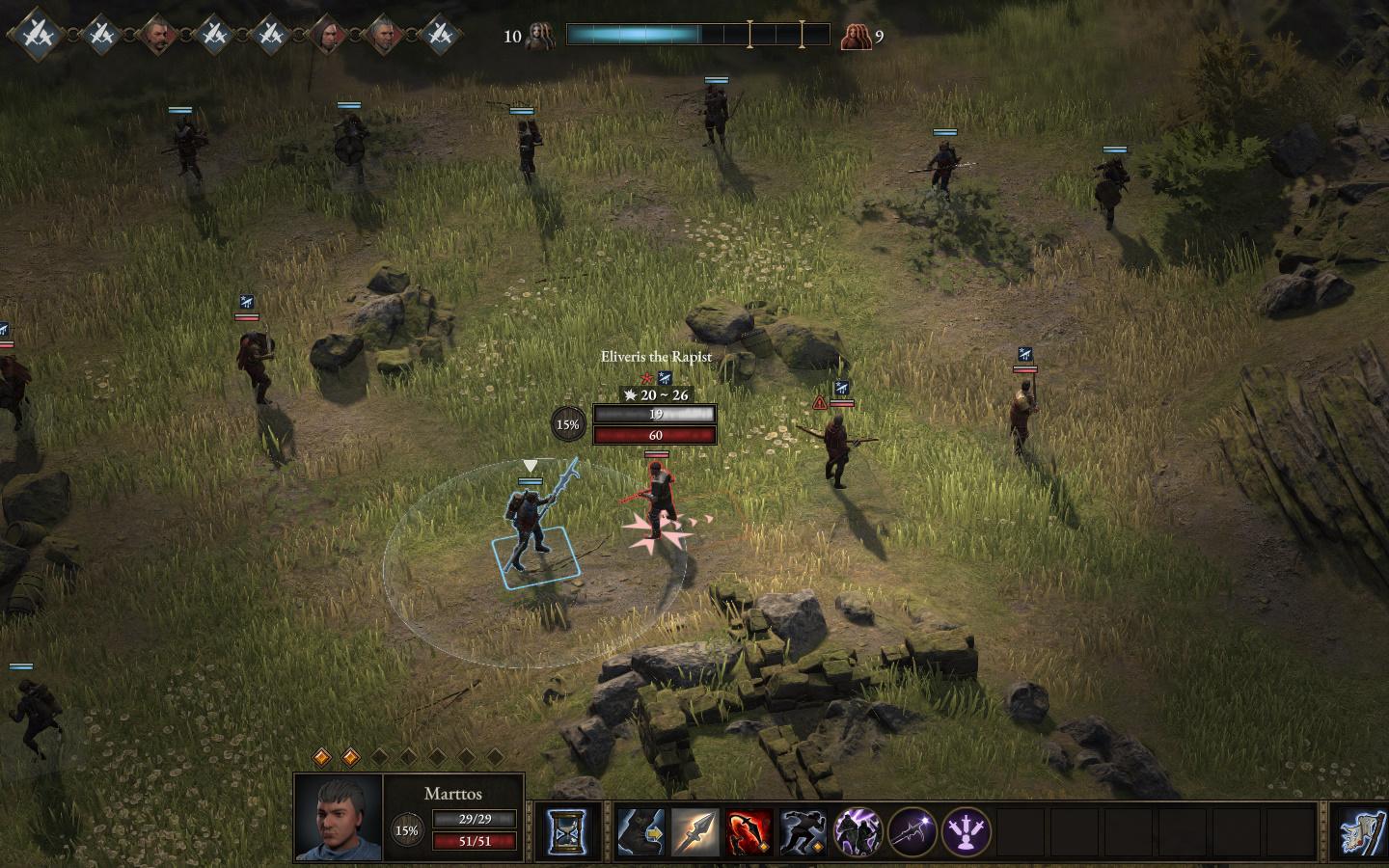
Task: Click the enlarged first turn order diamond
Action: coord(37,35)
